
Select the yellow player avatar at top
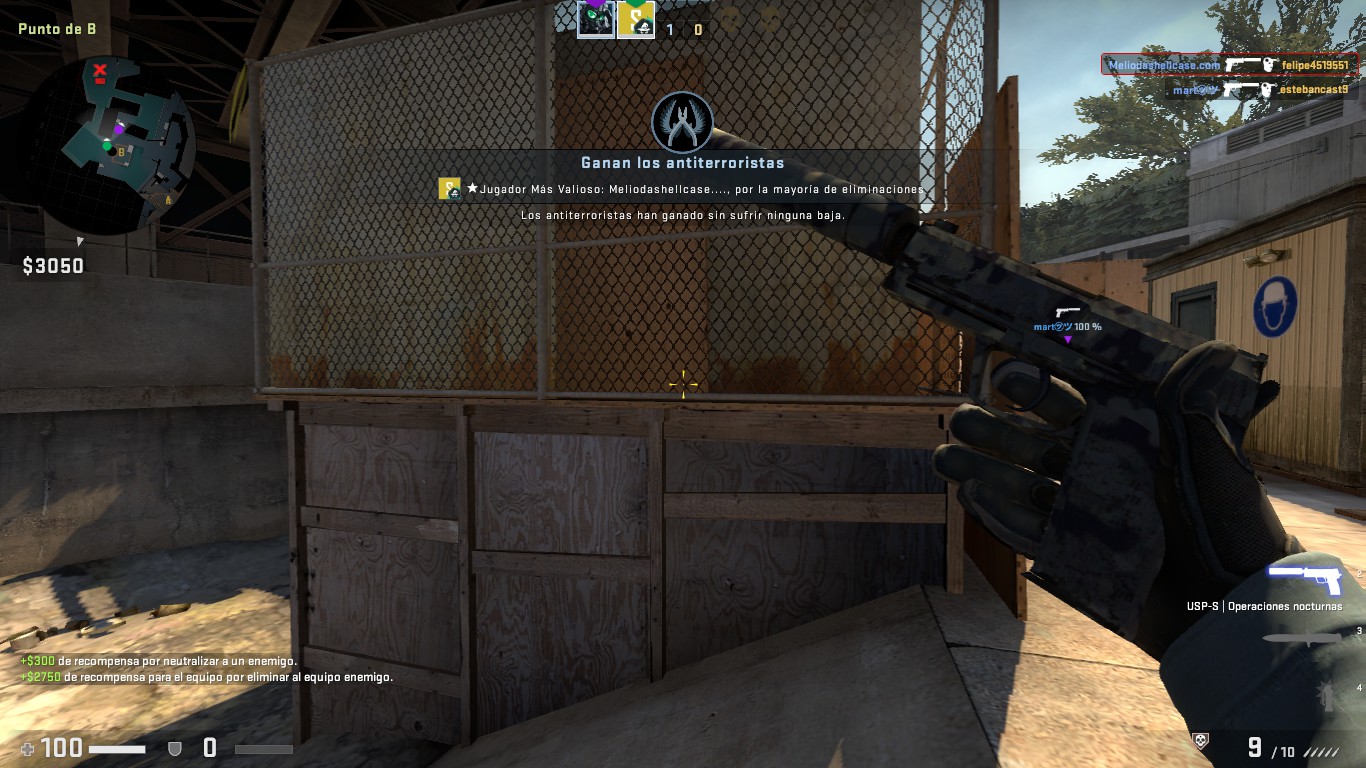click(x=635, y=19)
